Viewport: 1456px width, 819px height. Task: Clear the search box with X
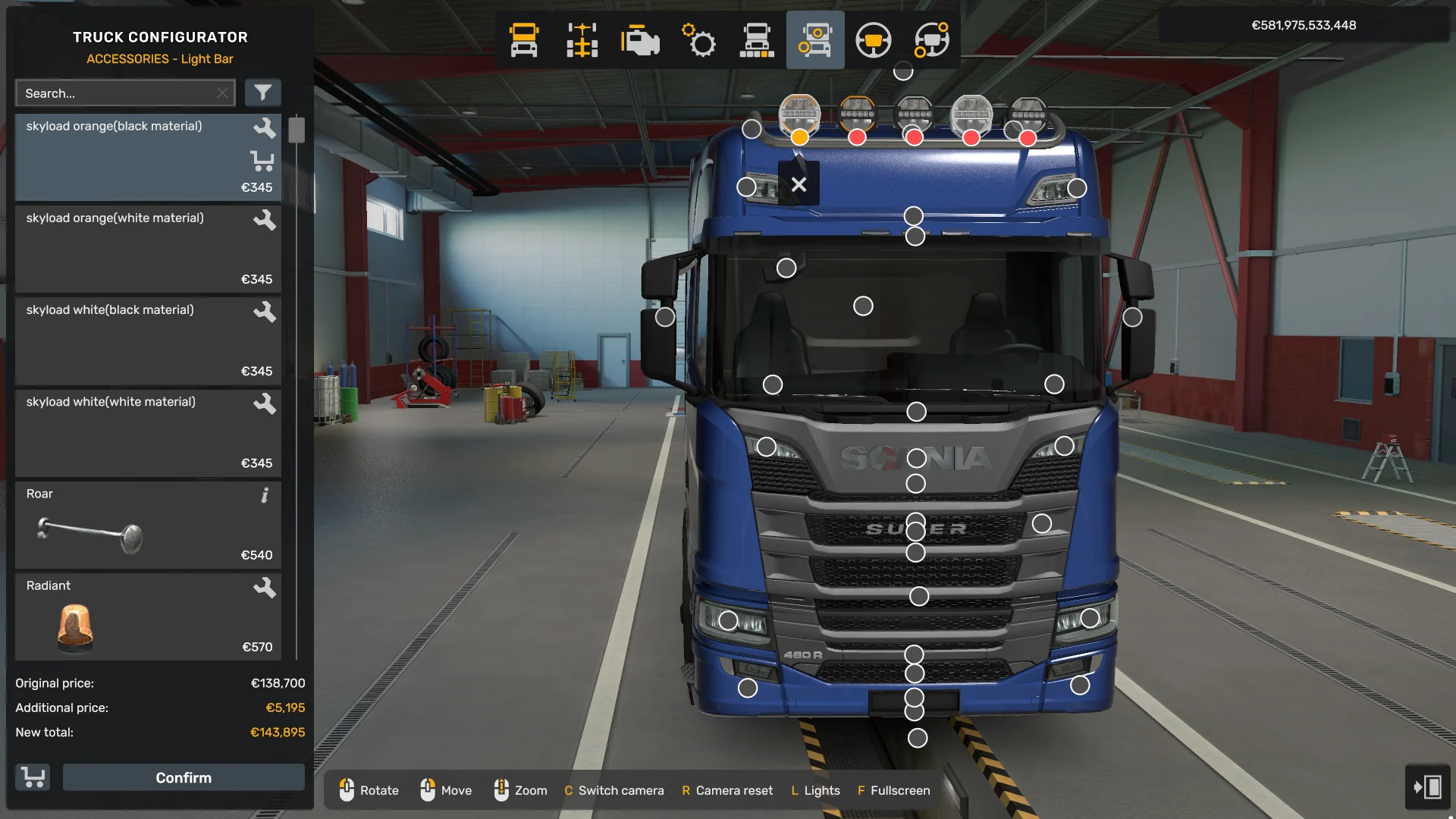[222, 93]
